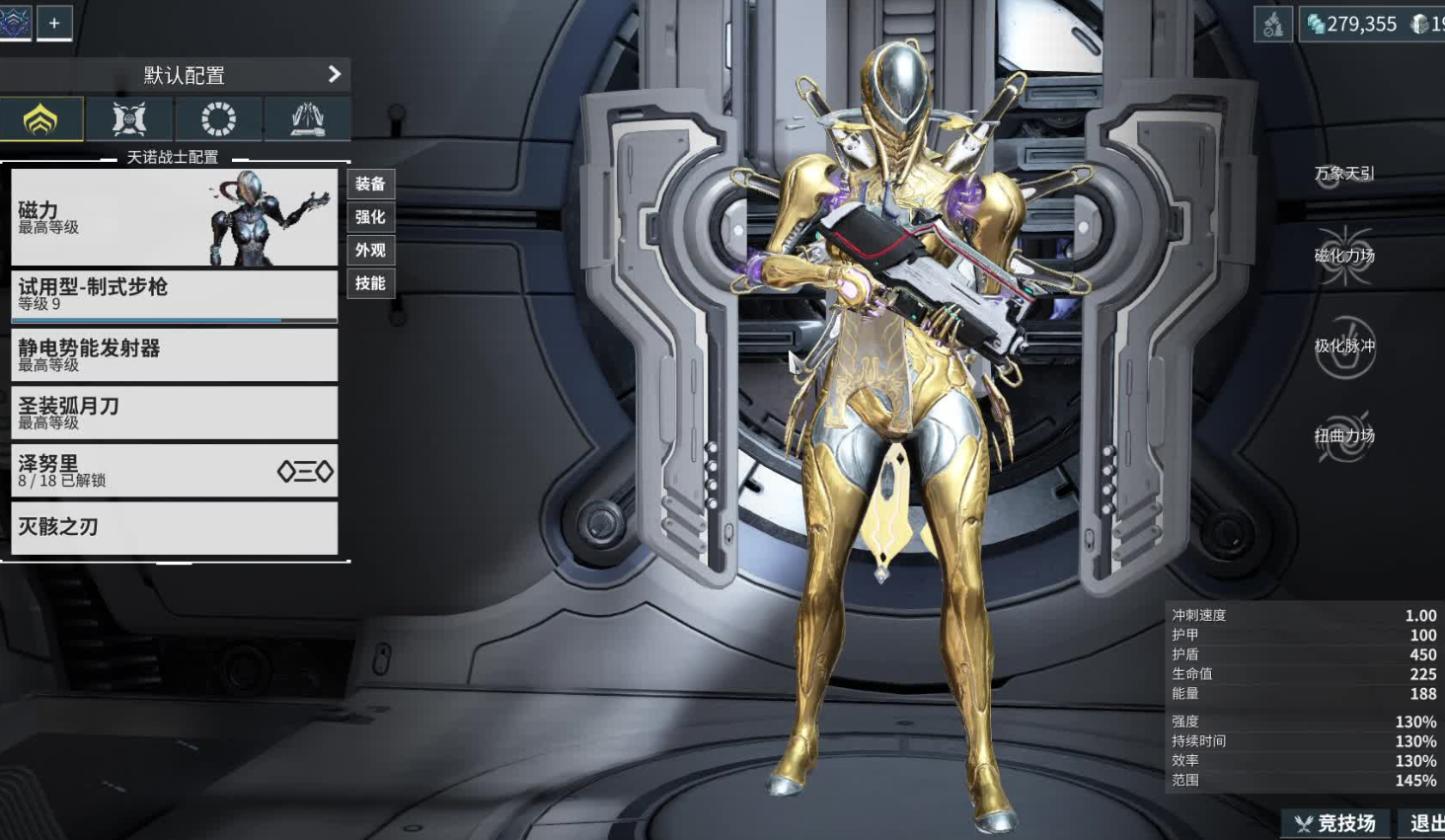Select the 灭骸之刃 weapon slot
This screenshot has height=840, width=1445.
[174, 527]
